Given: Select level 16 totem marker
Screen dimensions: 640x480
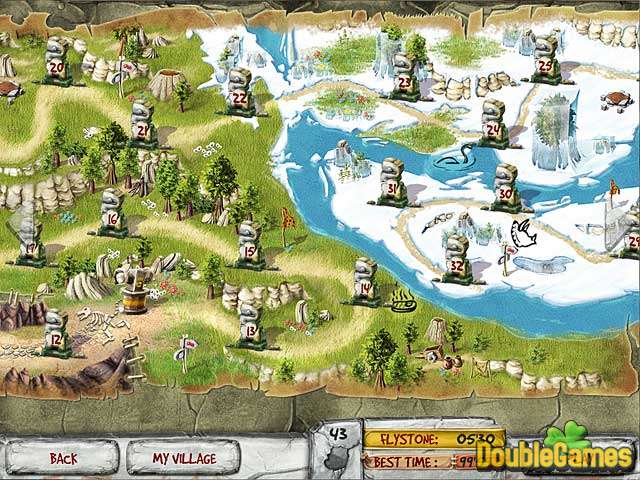Looking at the screenshot, I should tap(112, 213).
